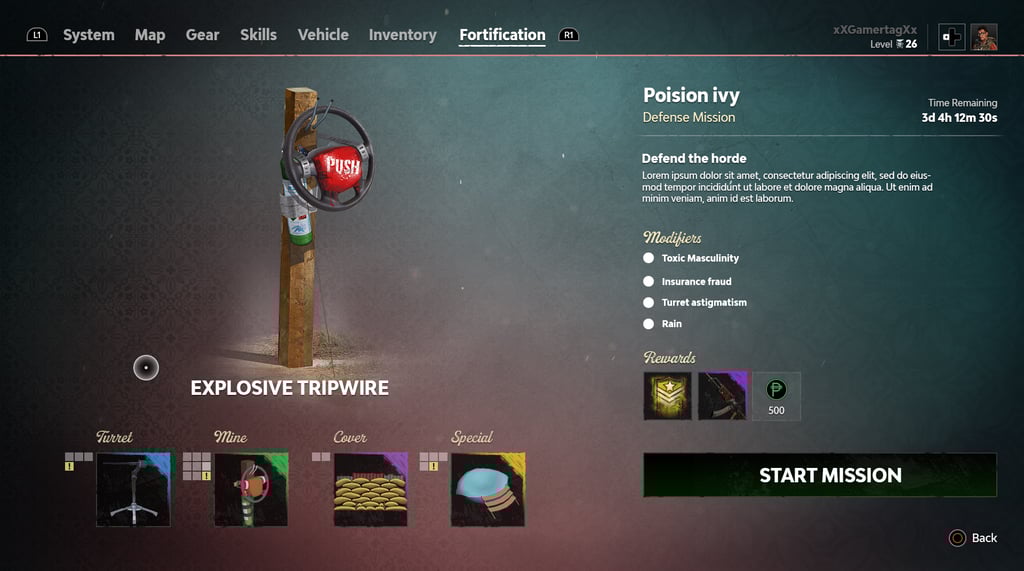Inspect the gold rank badge reward
1024x571 pixels.
coord(667,396)
